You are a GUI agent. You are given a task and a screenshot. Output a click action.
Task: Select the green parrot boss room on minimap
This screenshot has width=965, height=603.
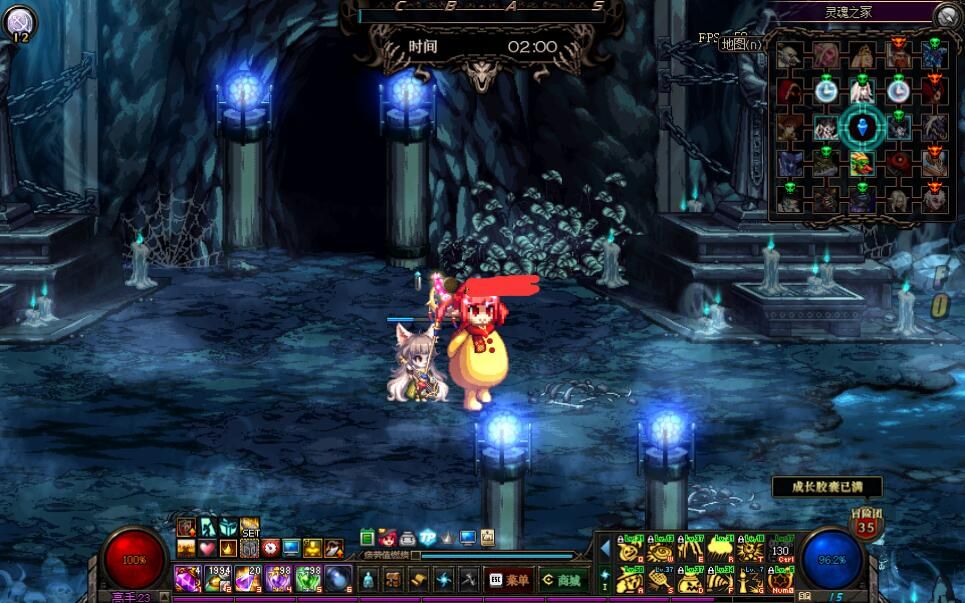click(x=861, y=162)
